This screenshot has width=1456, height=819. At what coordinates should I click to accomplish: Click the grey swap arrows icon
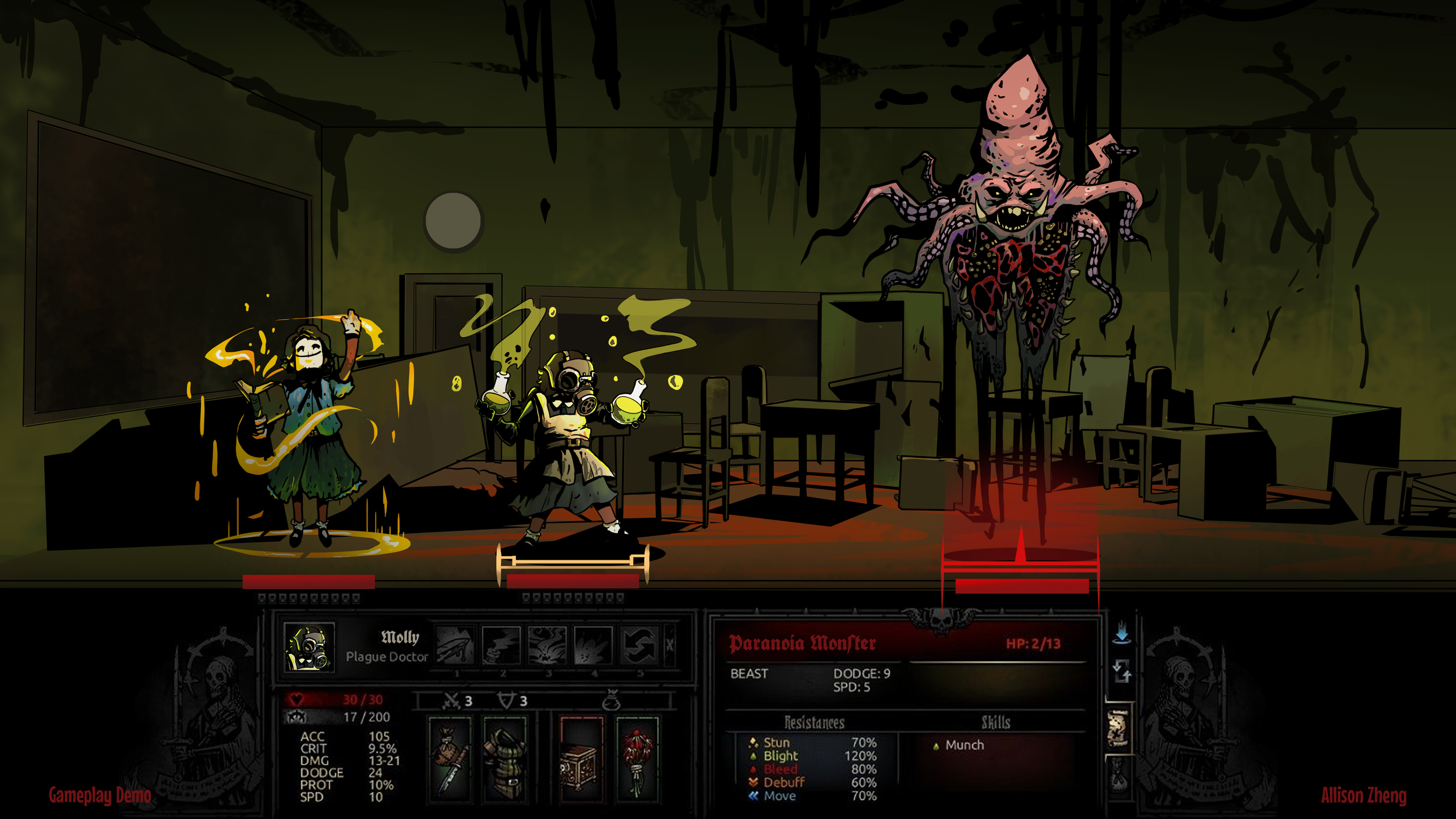(x=1122, y=672)
